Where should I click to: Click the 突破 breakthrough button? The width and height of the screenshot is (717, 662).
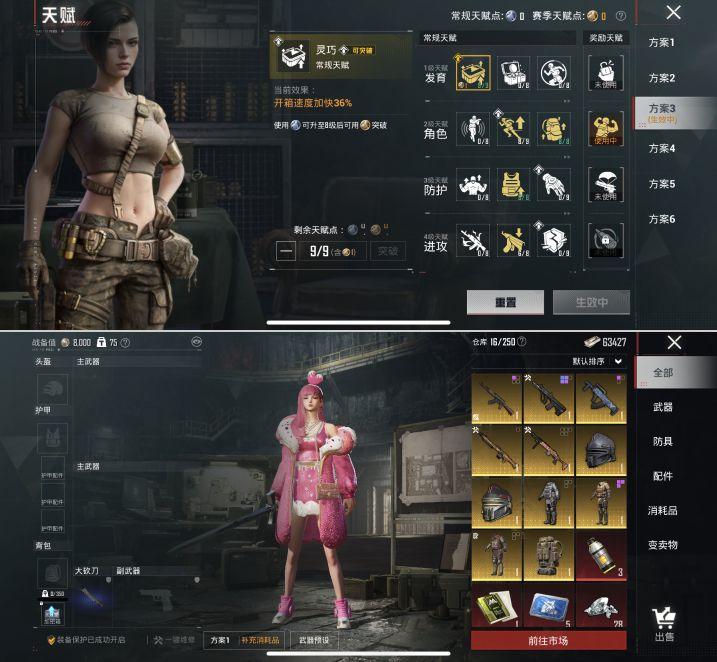[385, 251]
